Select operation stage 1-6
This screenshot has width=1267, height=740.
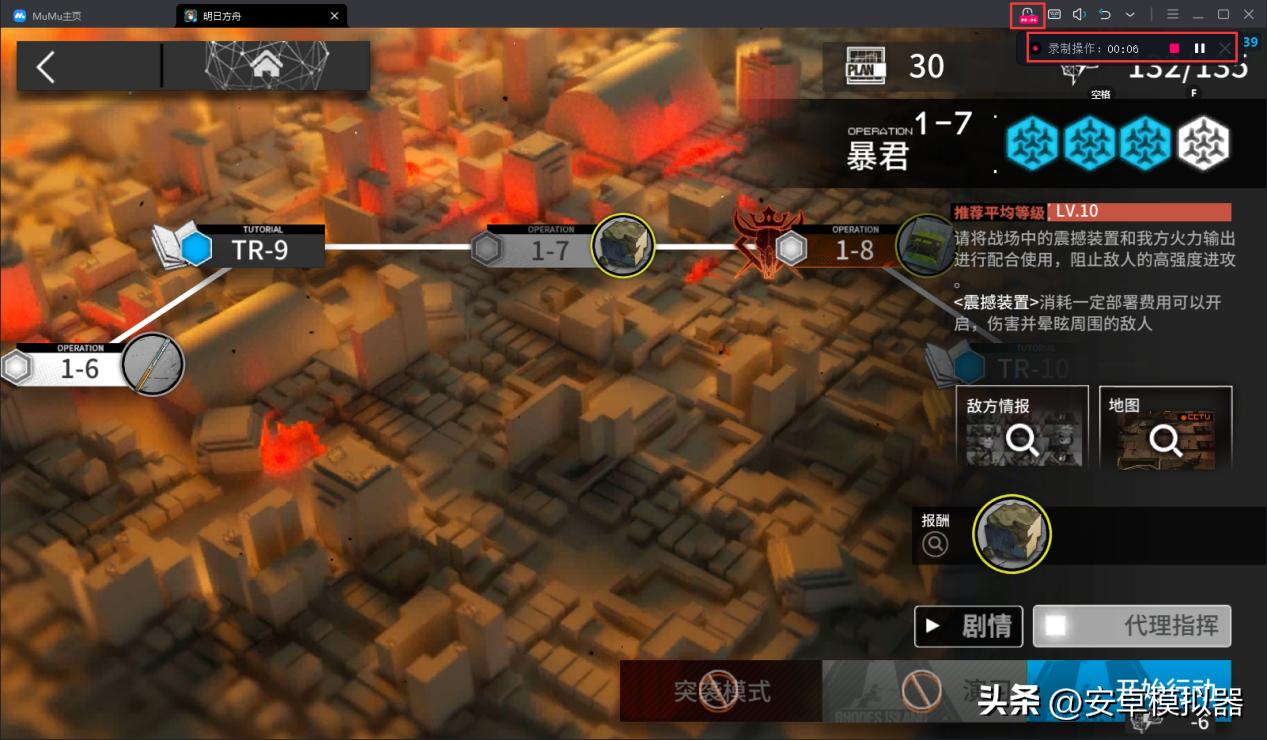pos(80,368)
